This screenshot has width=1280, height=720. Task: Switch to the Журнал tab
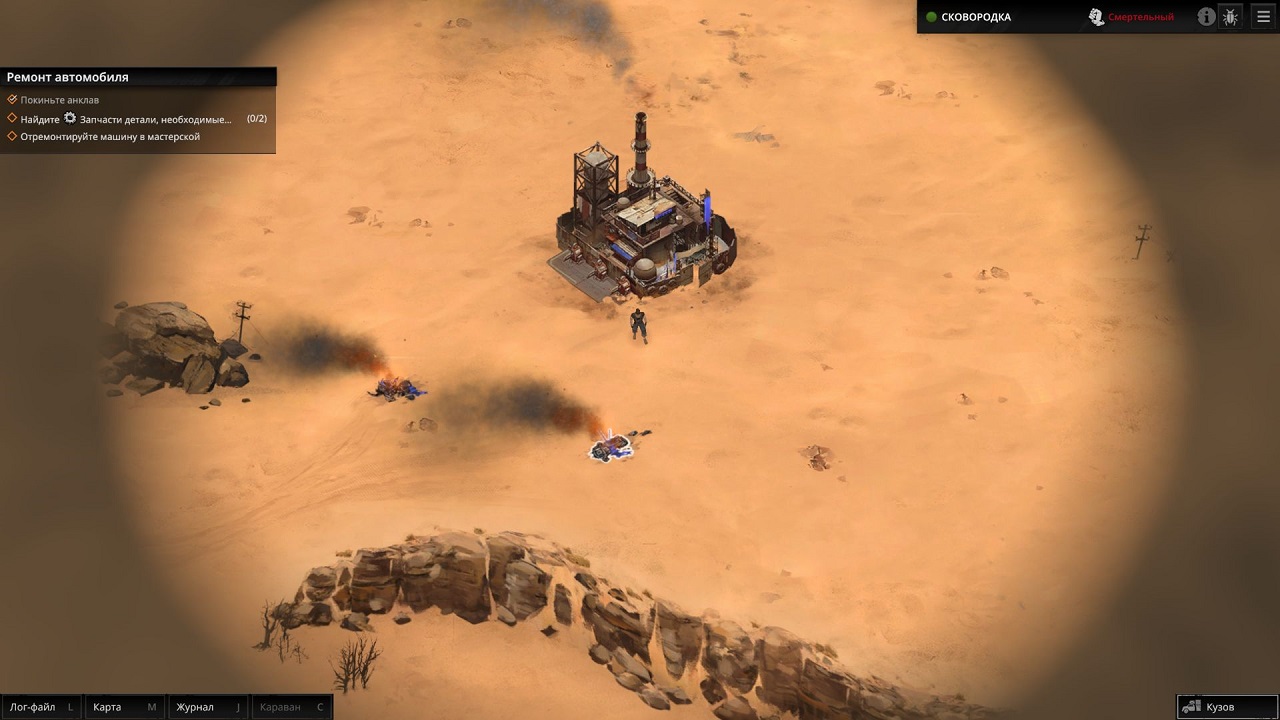coord(195,706)
